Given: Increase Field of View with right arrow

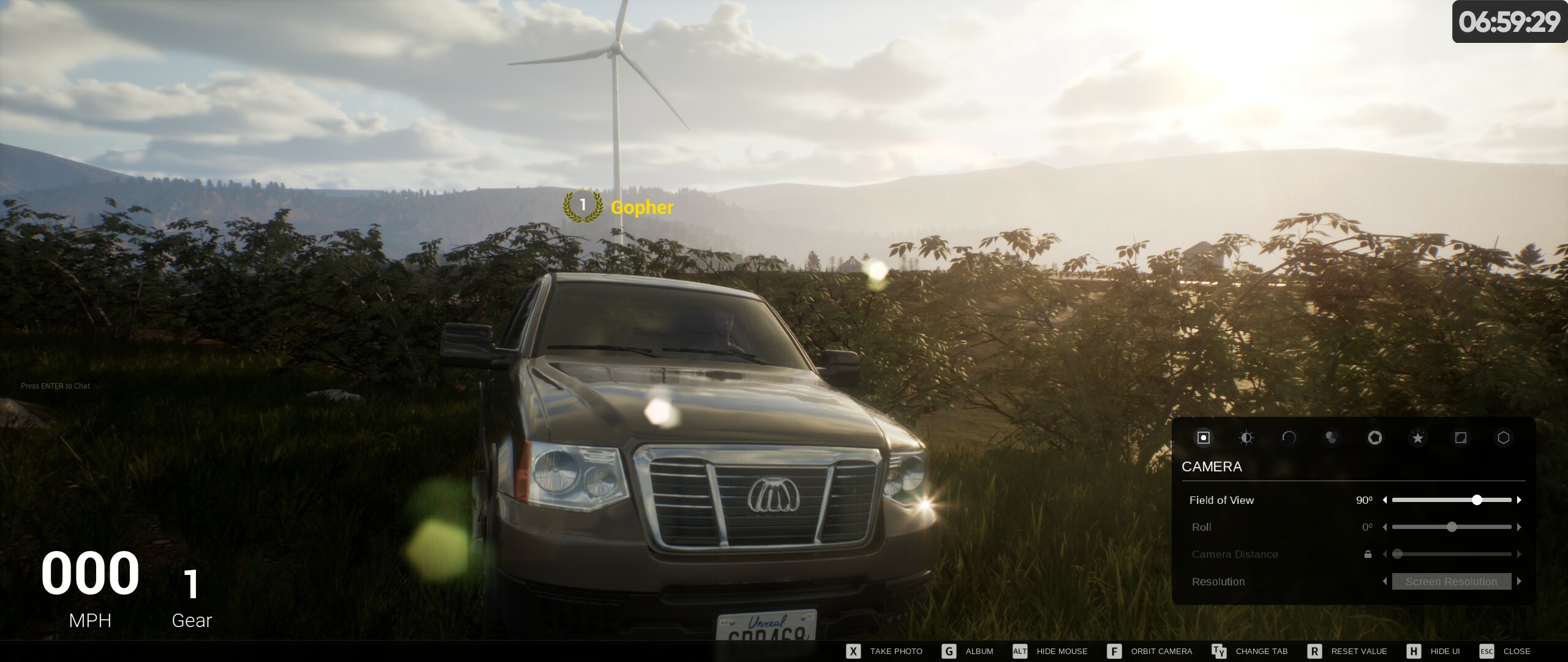Looking at the screenshot, I should [x=1519, y=500].
